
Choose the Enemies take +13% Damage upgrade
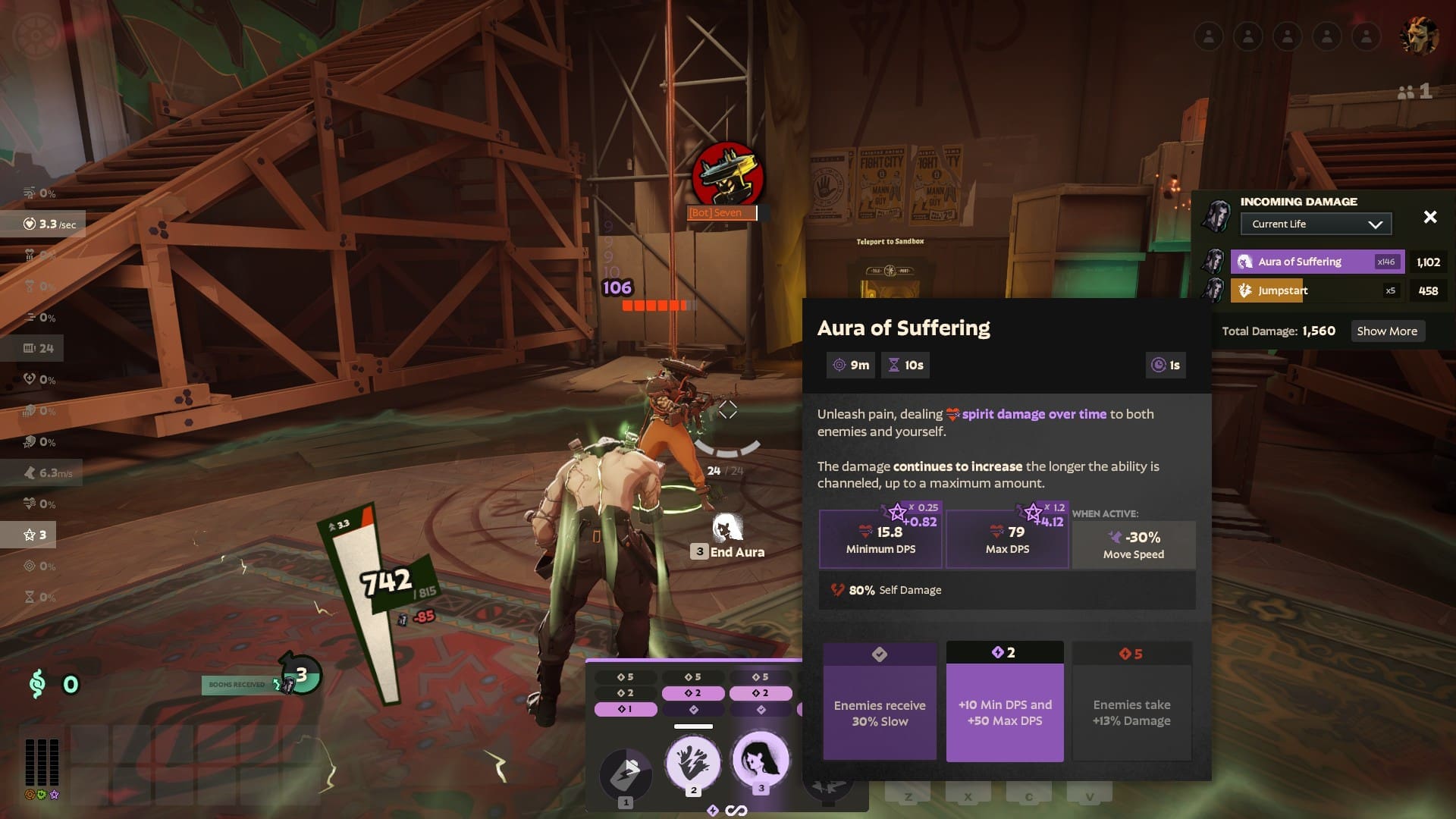point(1131,701)
